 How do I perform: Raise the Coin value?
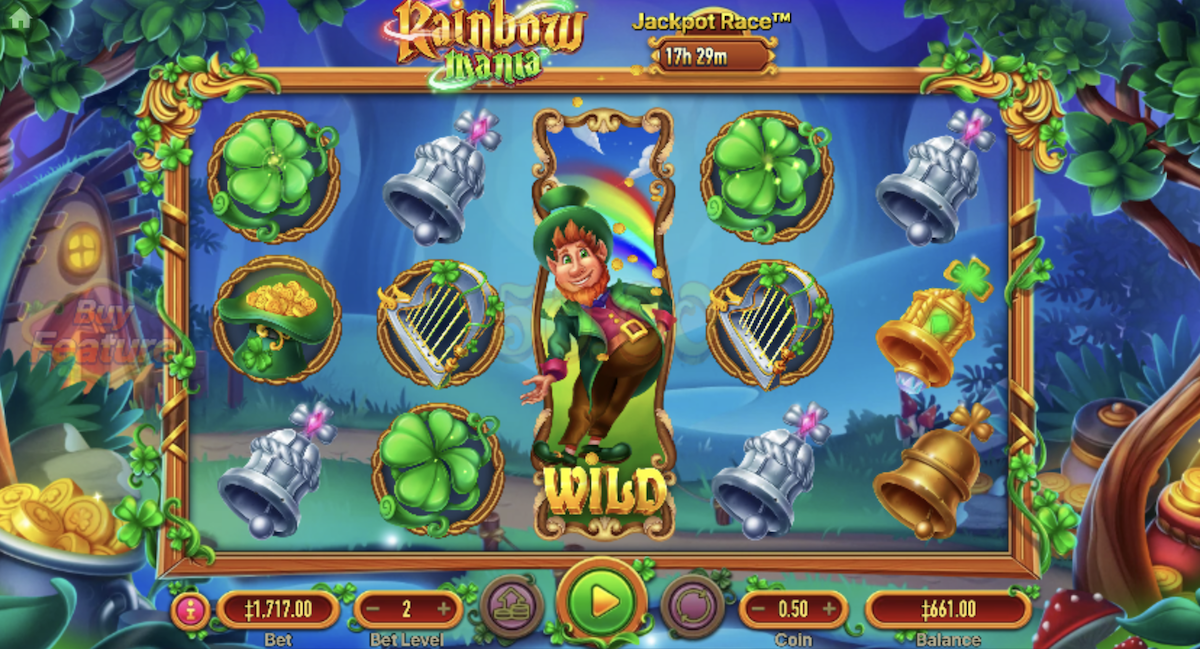click(829, 609)
